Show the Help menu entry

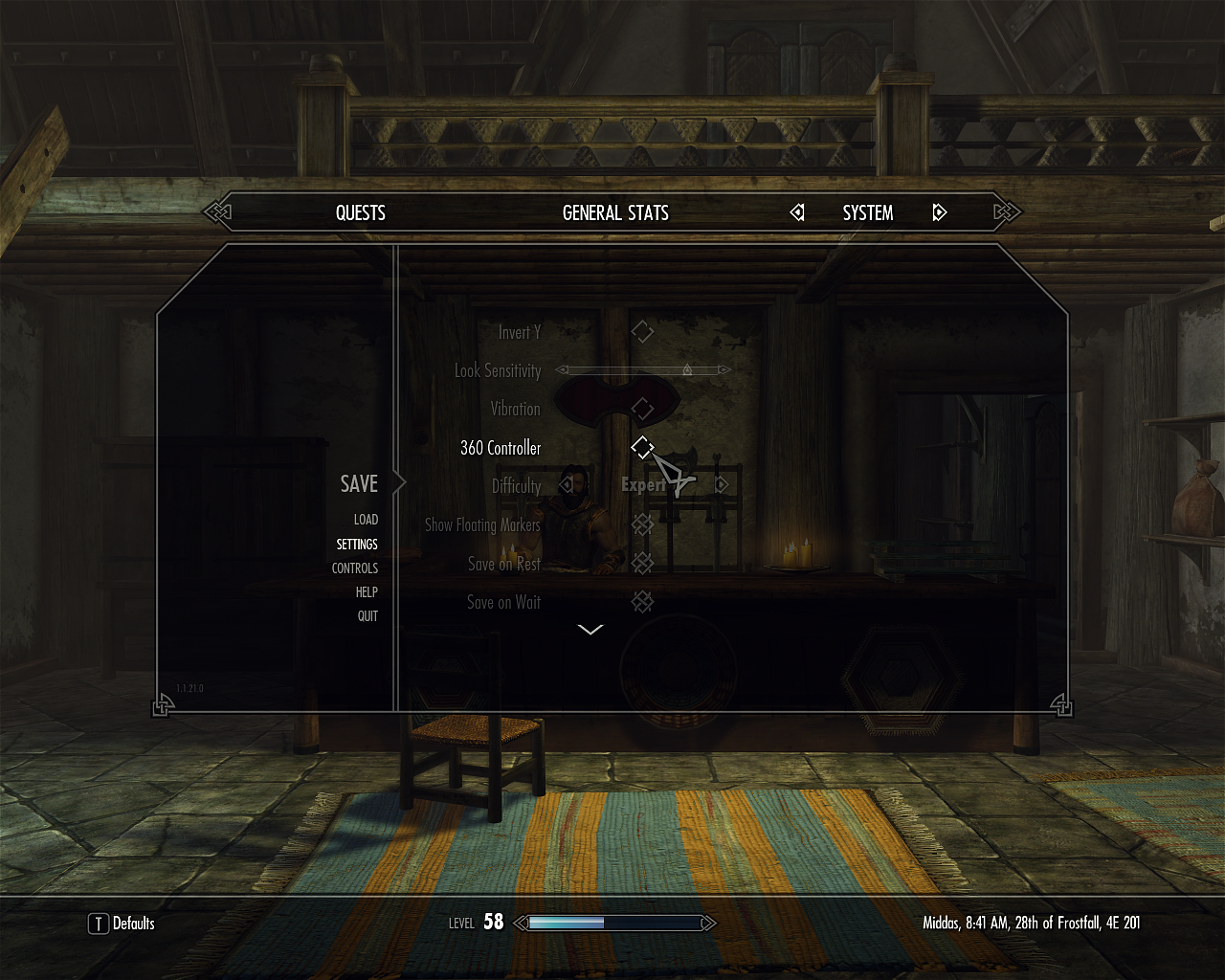367,592
